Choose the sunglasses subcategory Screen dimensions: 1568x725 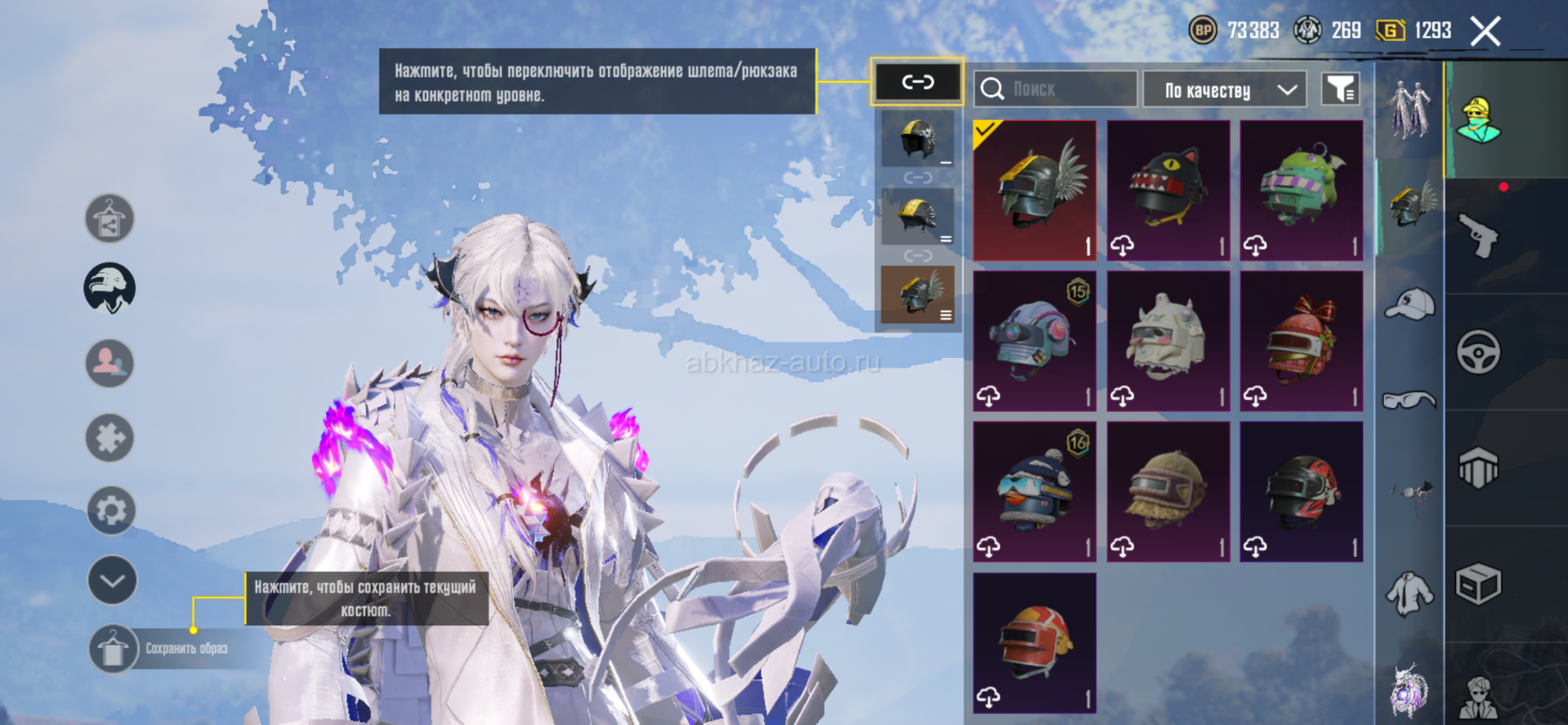click(x=1409, y=400)
